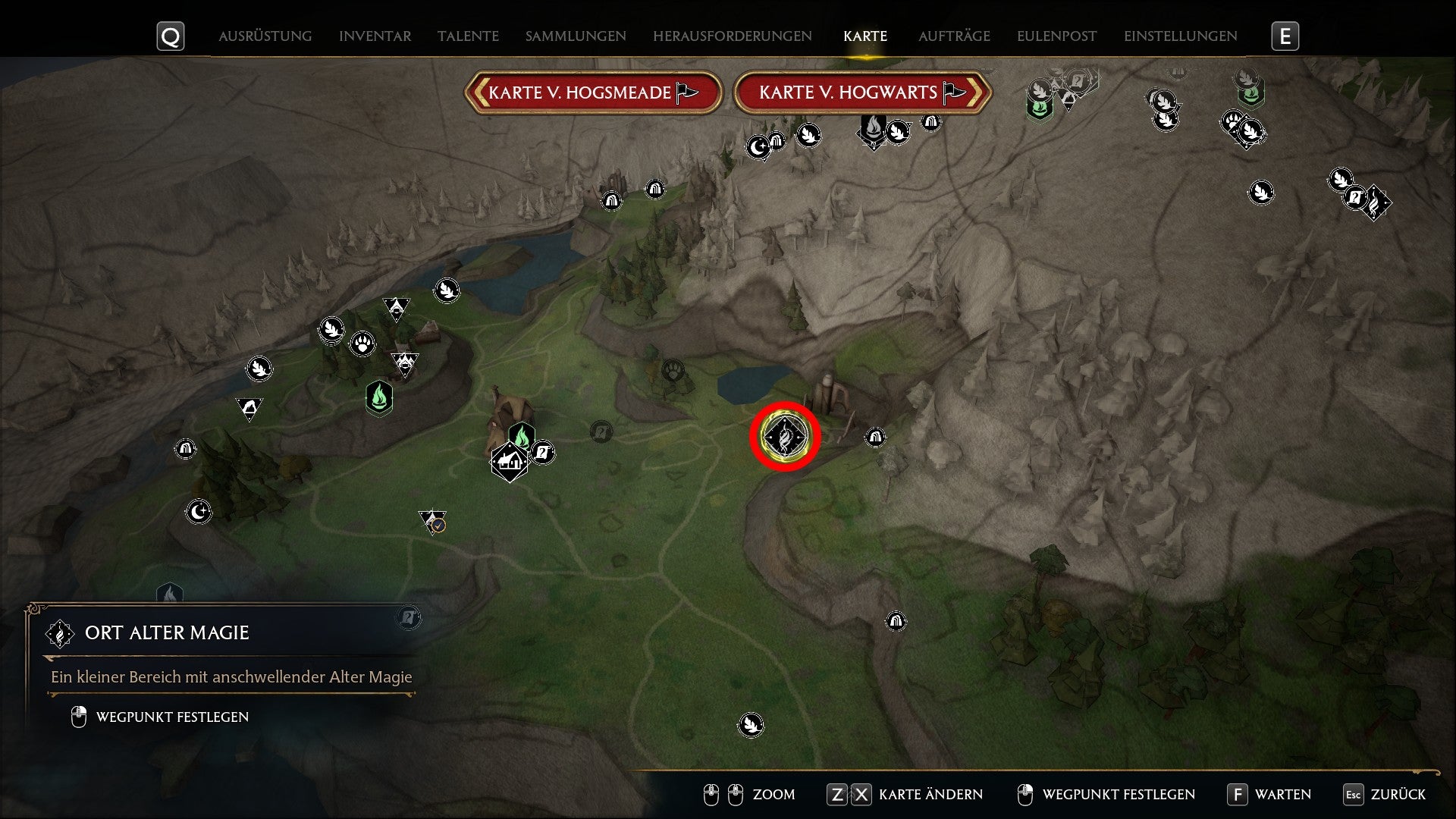The image size is (1456, 819).
Task: Select the highlighted Ort Alter Magie marker
Action: coord(785,437)
